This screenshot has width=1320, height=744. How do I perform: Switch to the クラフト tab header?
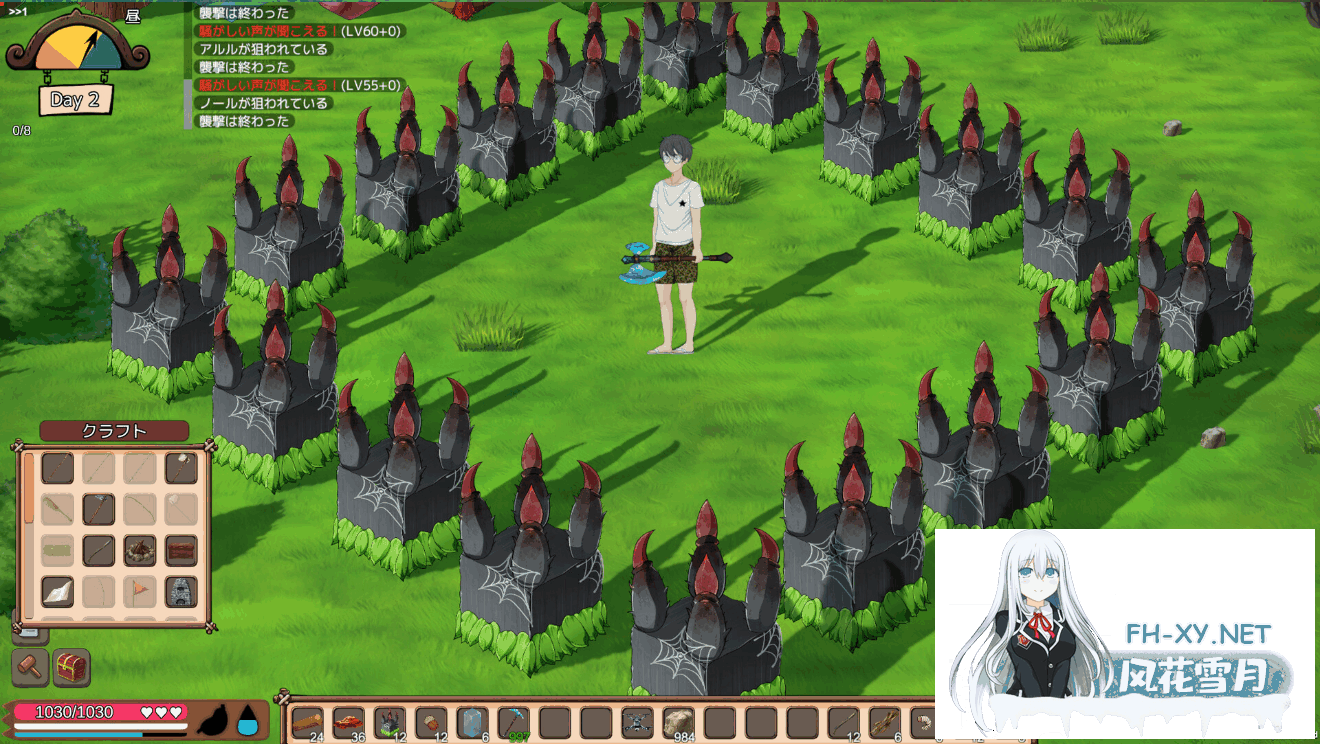(113, 430)
